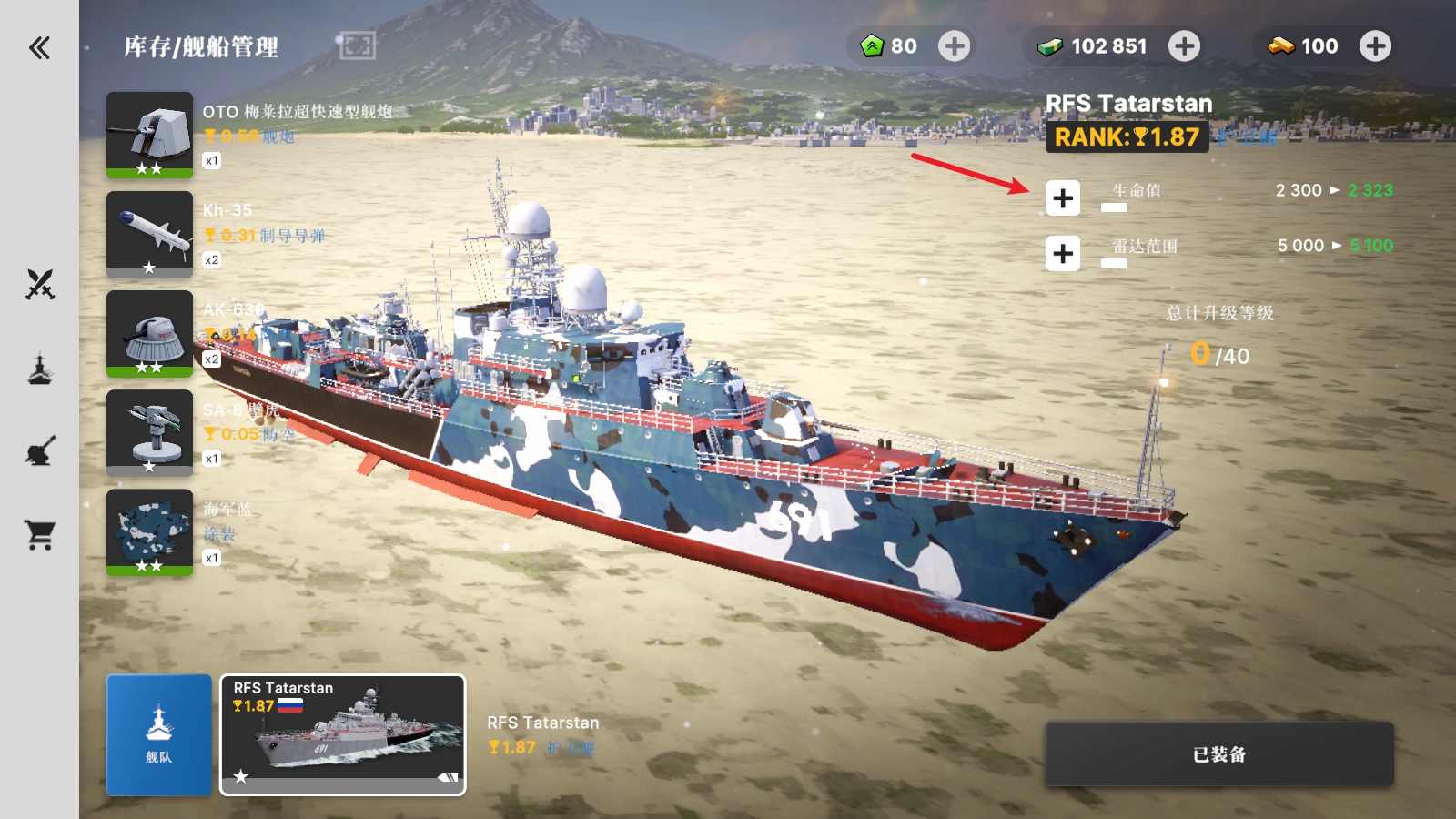
Task: Select the OTO naval gun slot
Action: pyautogui.click(x=149, y=135)
